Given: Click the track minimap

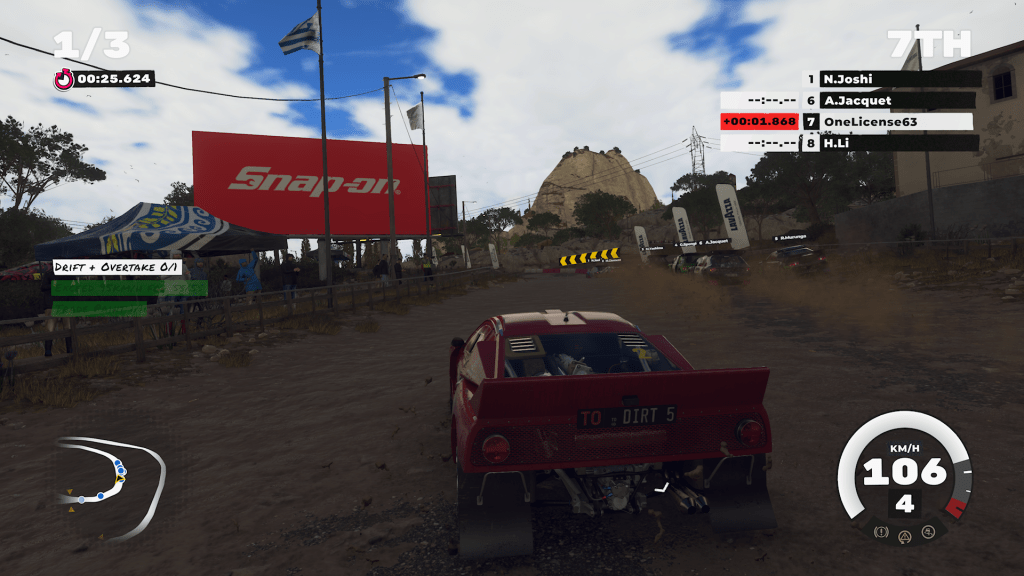Looking at the screenshot, I should (x=110, y=485).
